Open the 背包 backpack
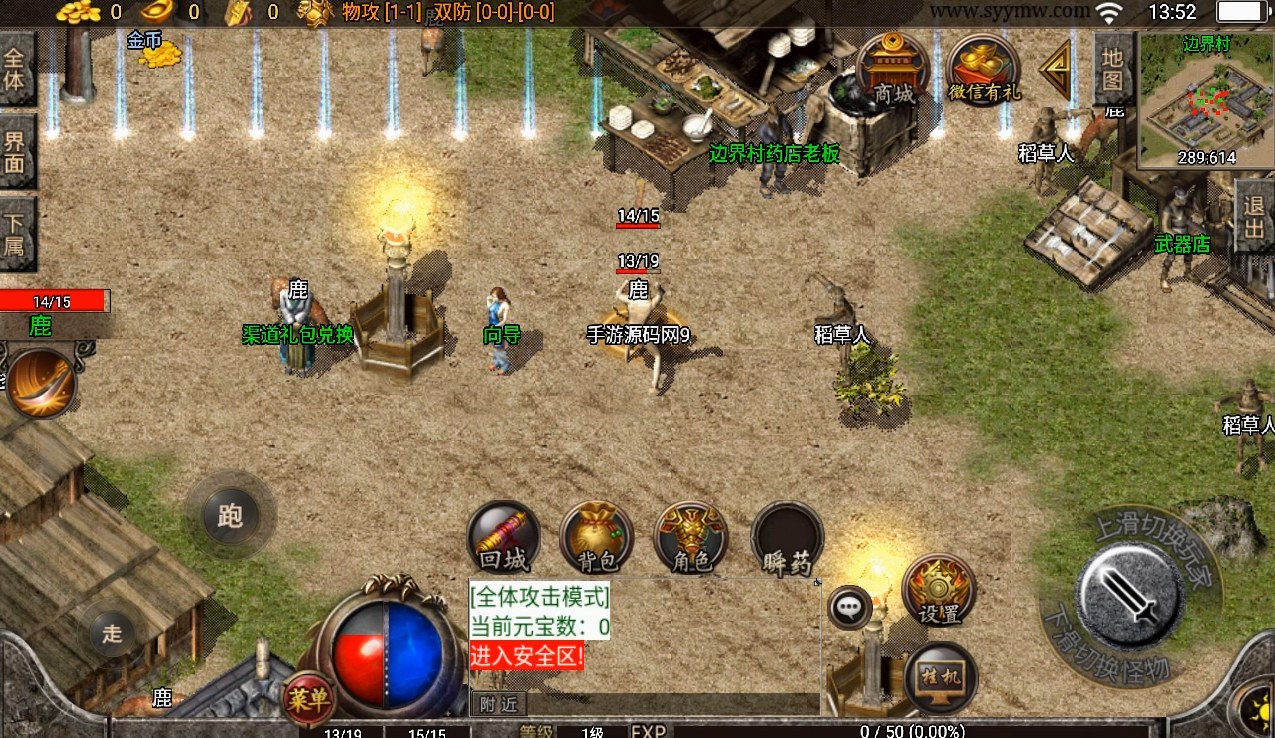 pos(597,538)
